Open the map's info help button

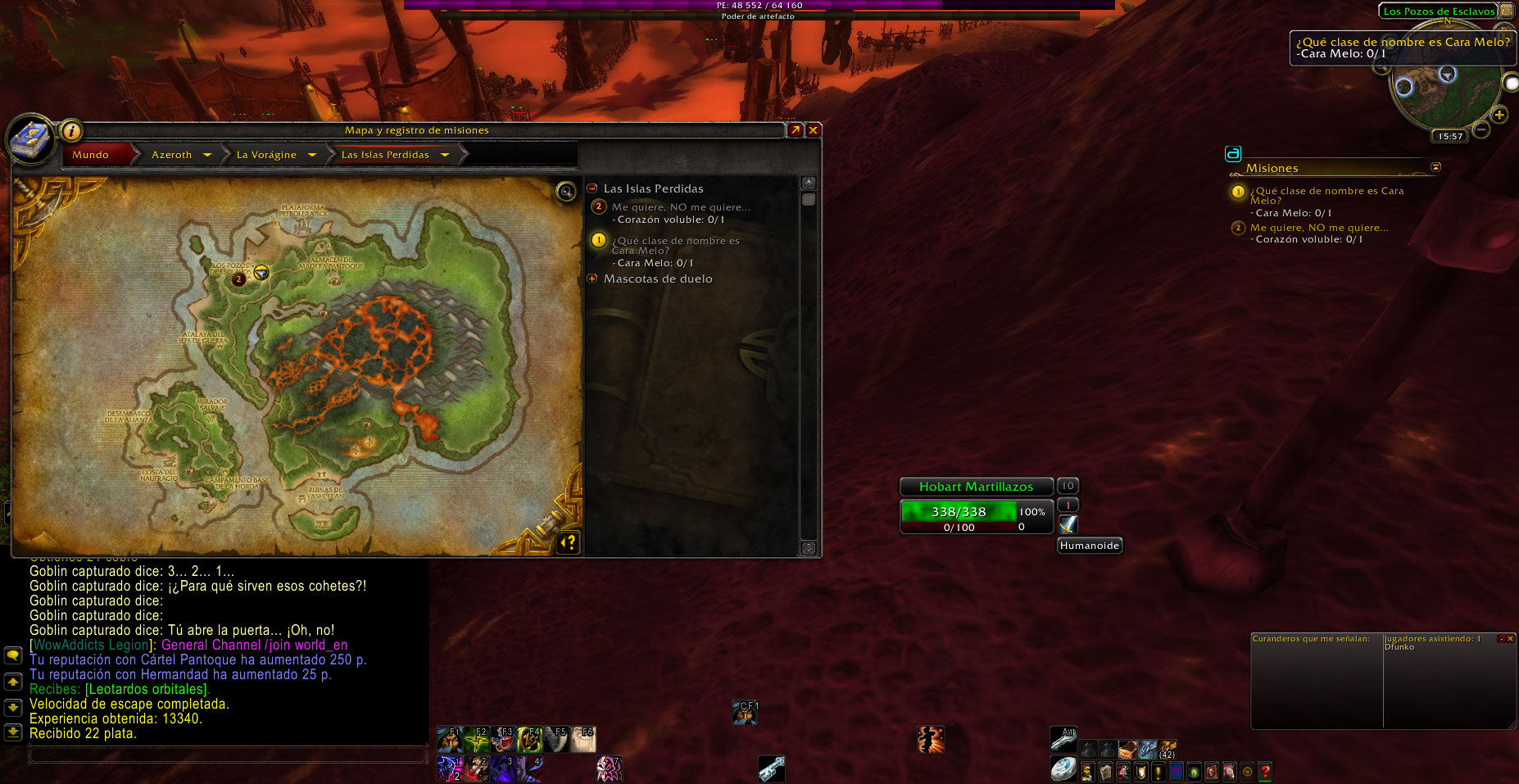71,130
